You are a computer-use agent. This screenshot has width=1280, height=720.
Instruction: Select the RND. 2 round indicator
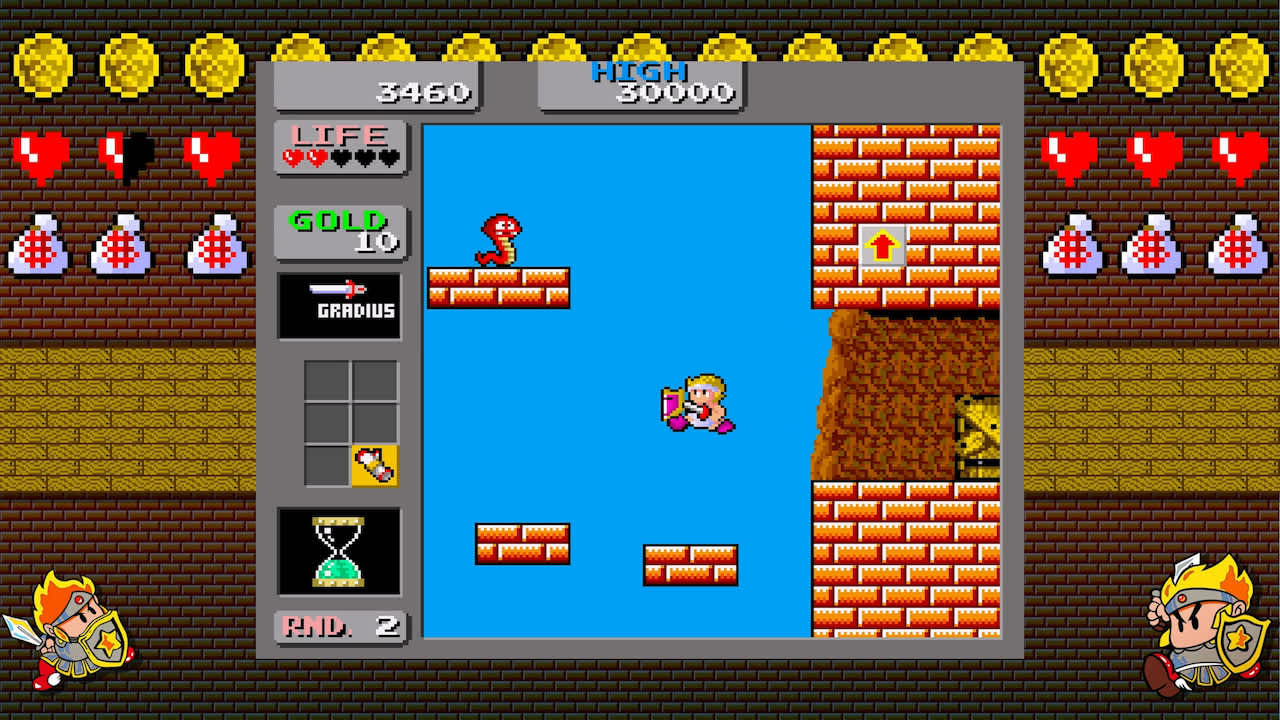[339, 628]
